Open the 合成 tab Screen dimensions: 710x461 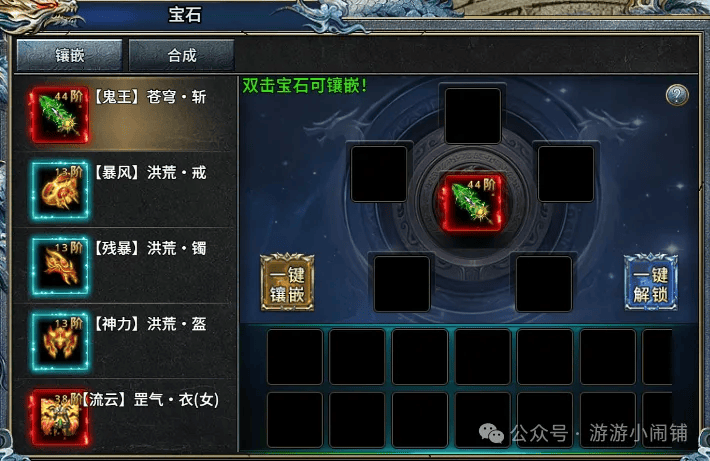pos(181,55)
